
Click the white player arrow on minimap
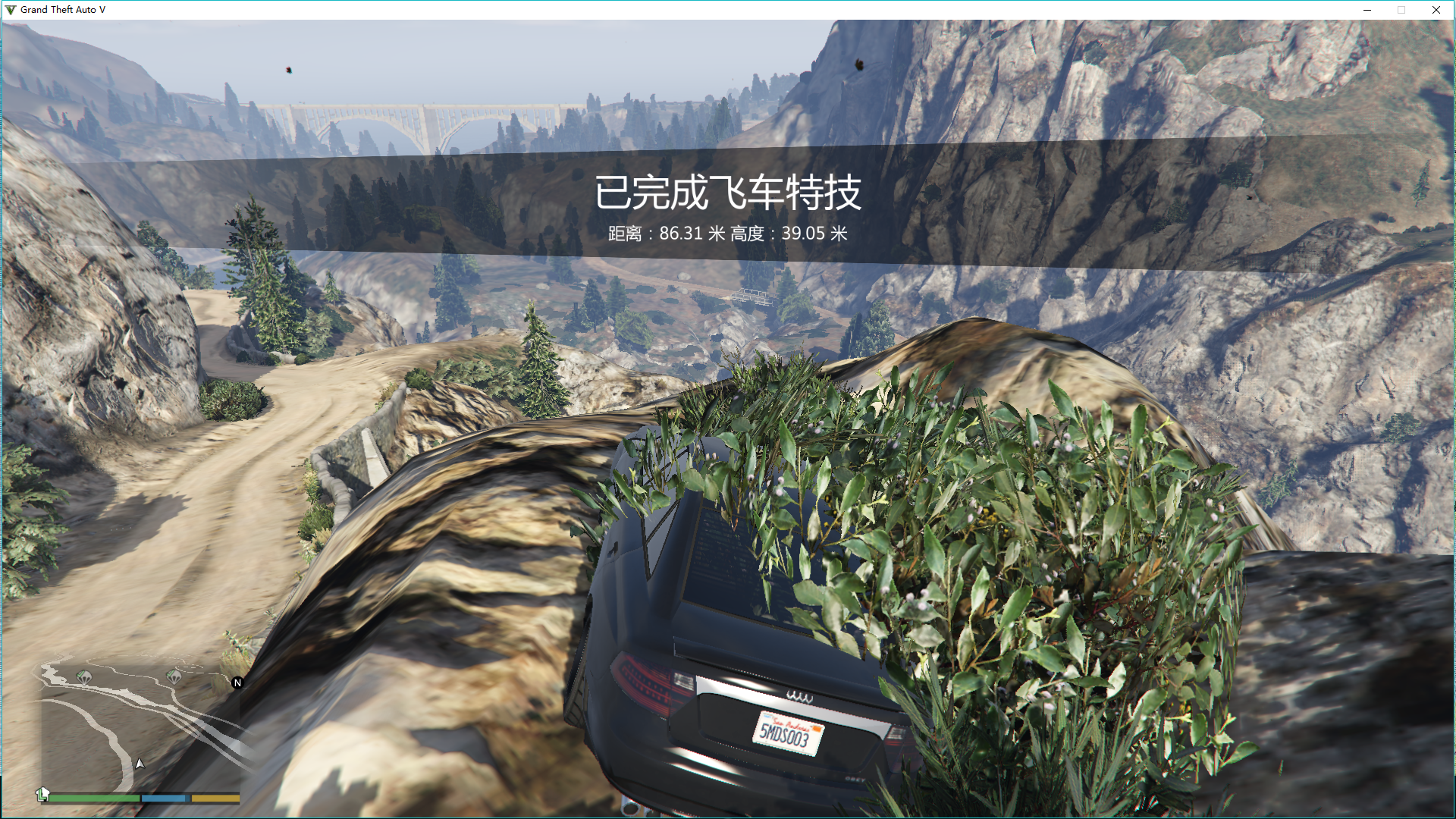(x=140, y=764)
